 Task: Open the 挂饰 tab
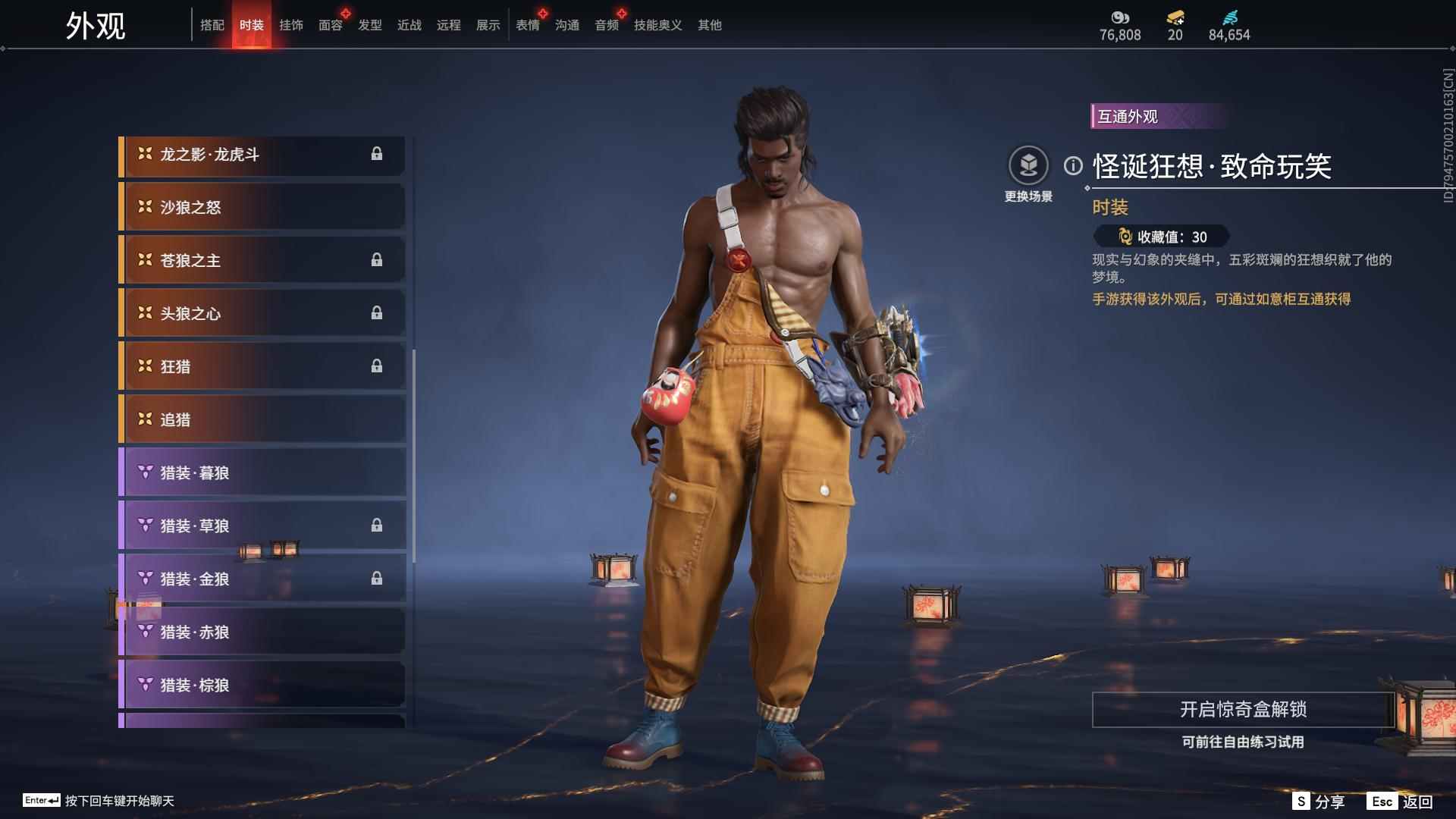[291, 25]
